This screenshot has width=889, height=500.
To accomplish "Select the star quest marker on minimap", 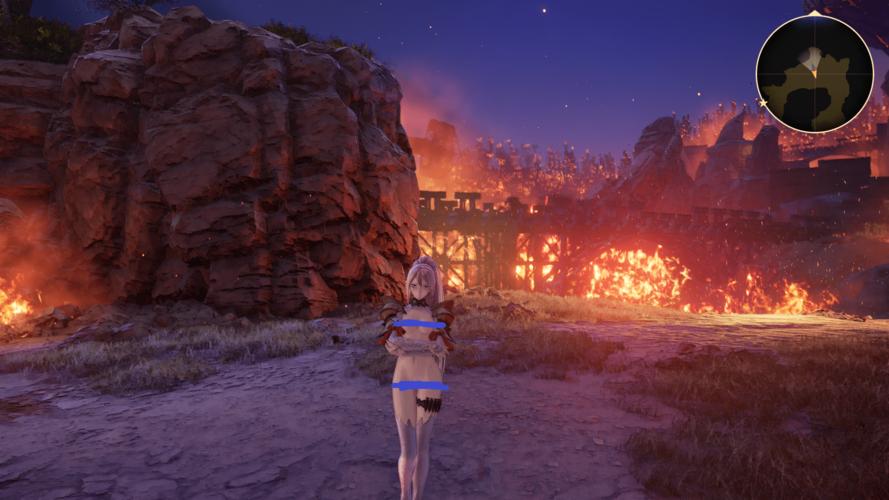I will tap(763, 102).
